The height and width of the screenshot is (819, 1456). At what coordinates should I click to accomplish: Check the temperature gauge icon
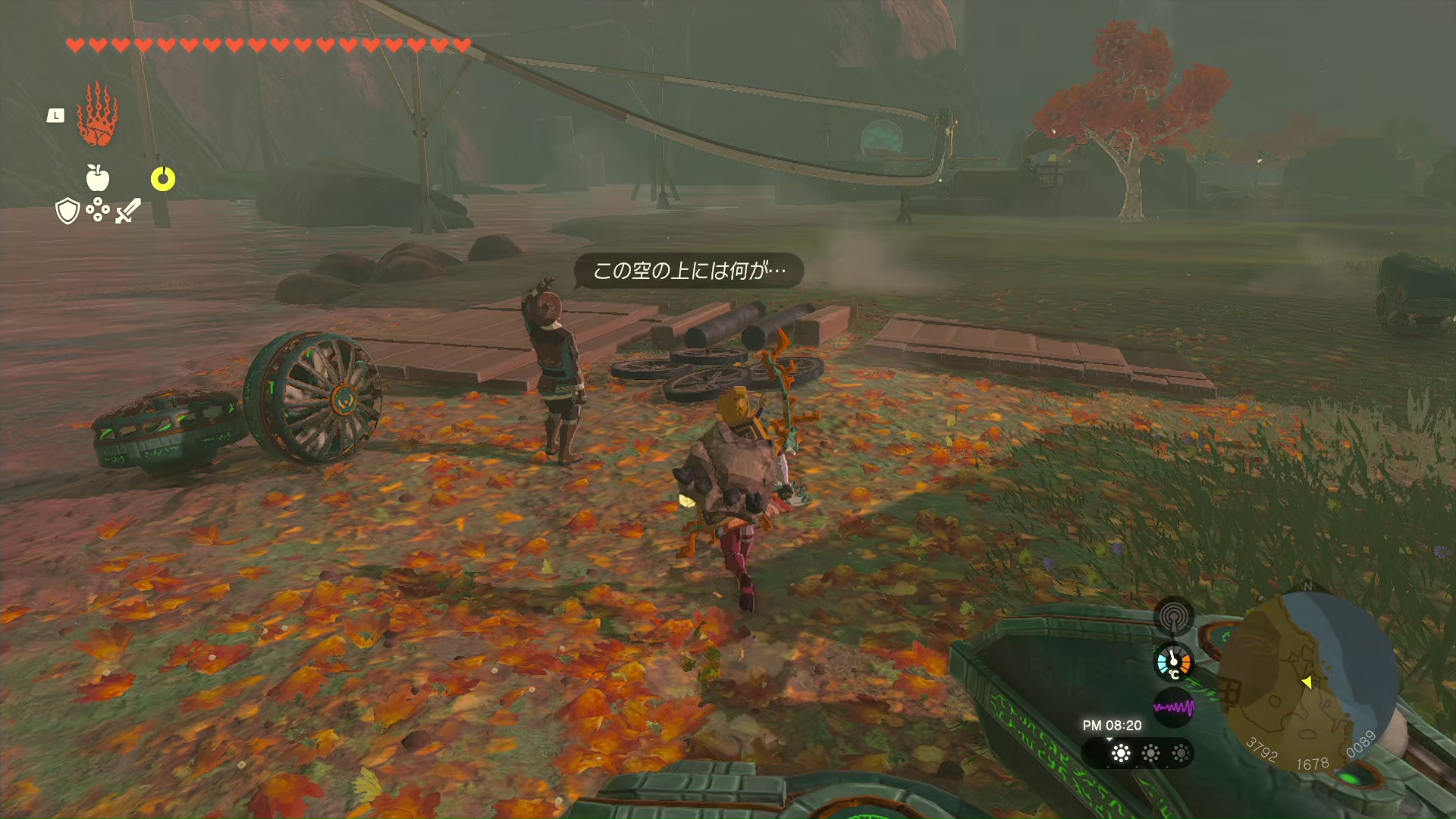coord(1173,662)
